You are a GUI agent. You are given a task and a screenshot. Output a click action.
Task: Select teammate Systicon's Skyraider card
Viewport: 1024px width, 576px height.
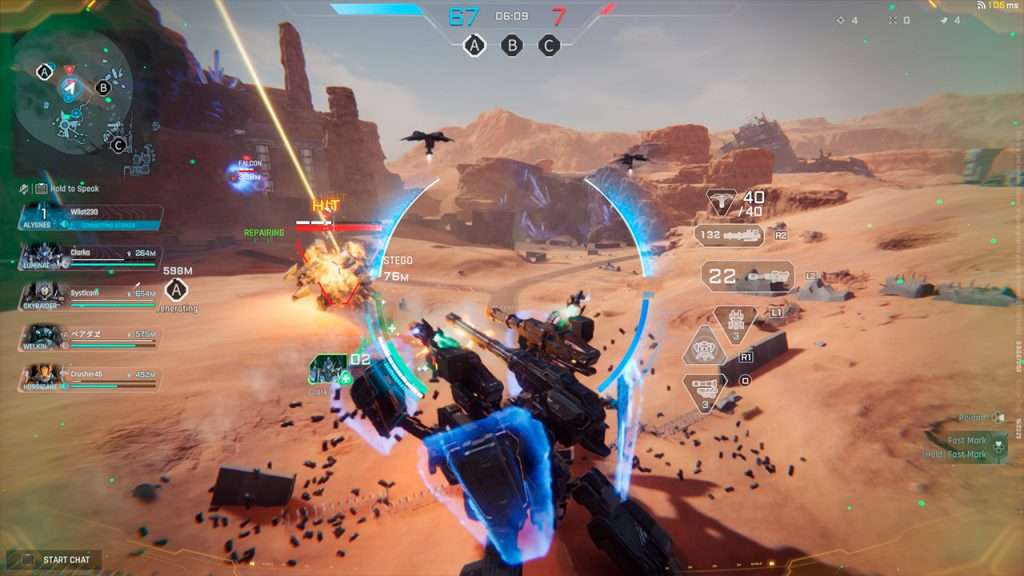click(x=88, y=296)
